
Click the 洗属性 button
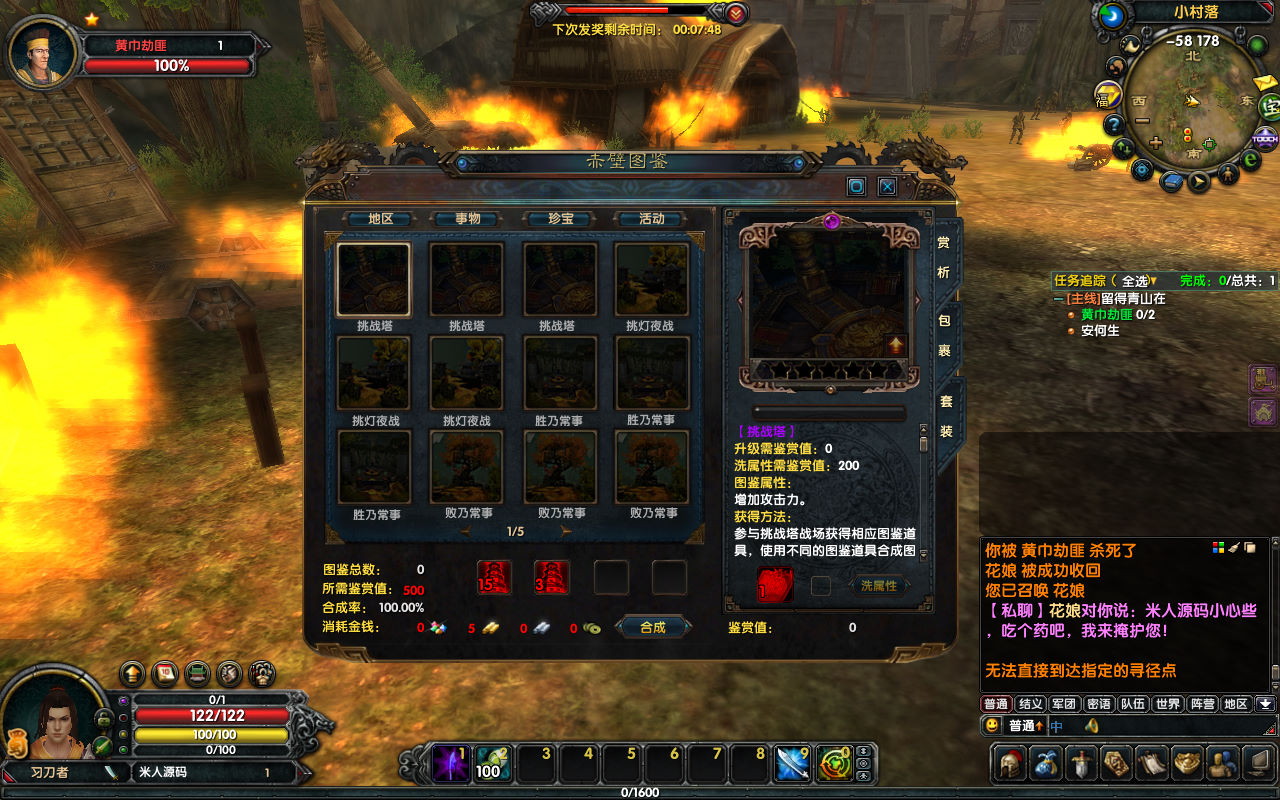pos(879,586)
